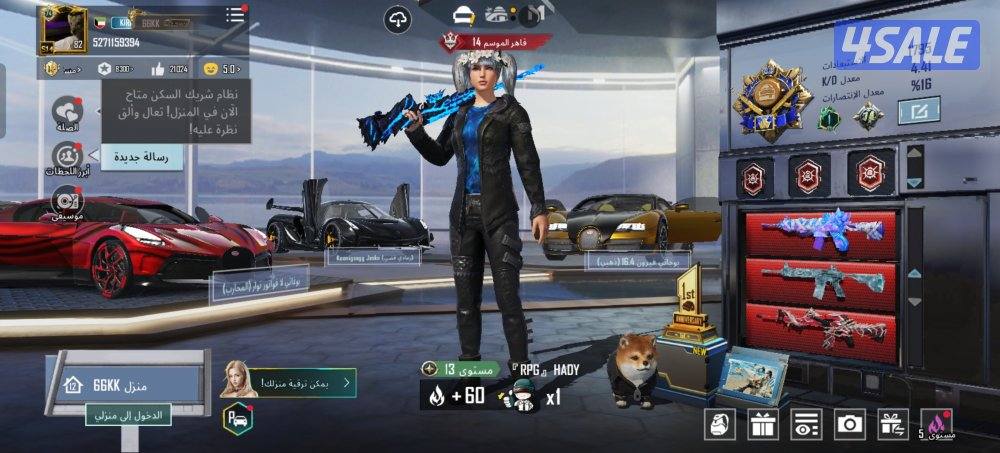Open the music icon

(67, 203)
